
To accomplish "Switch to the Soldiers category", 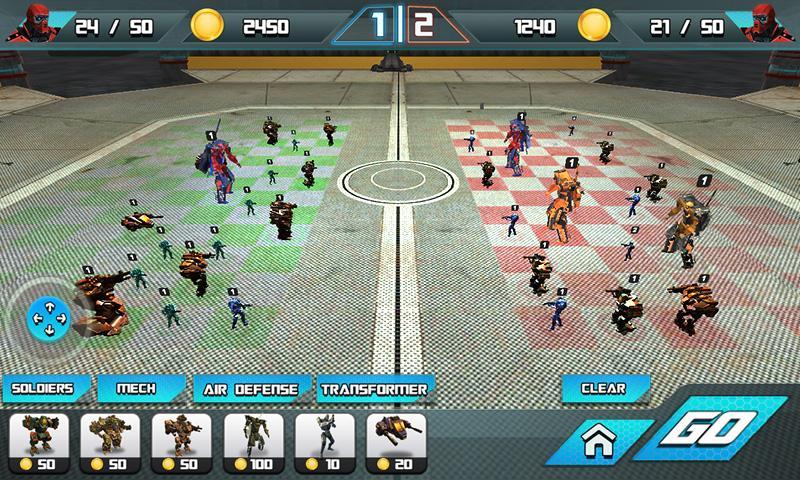I will (x=46, y=388).
